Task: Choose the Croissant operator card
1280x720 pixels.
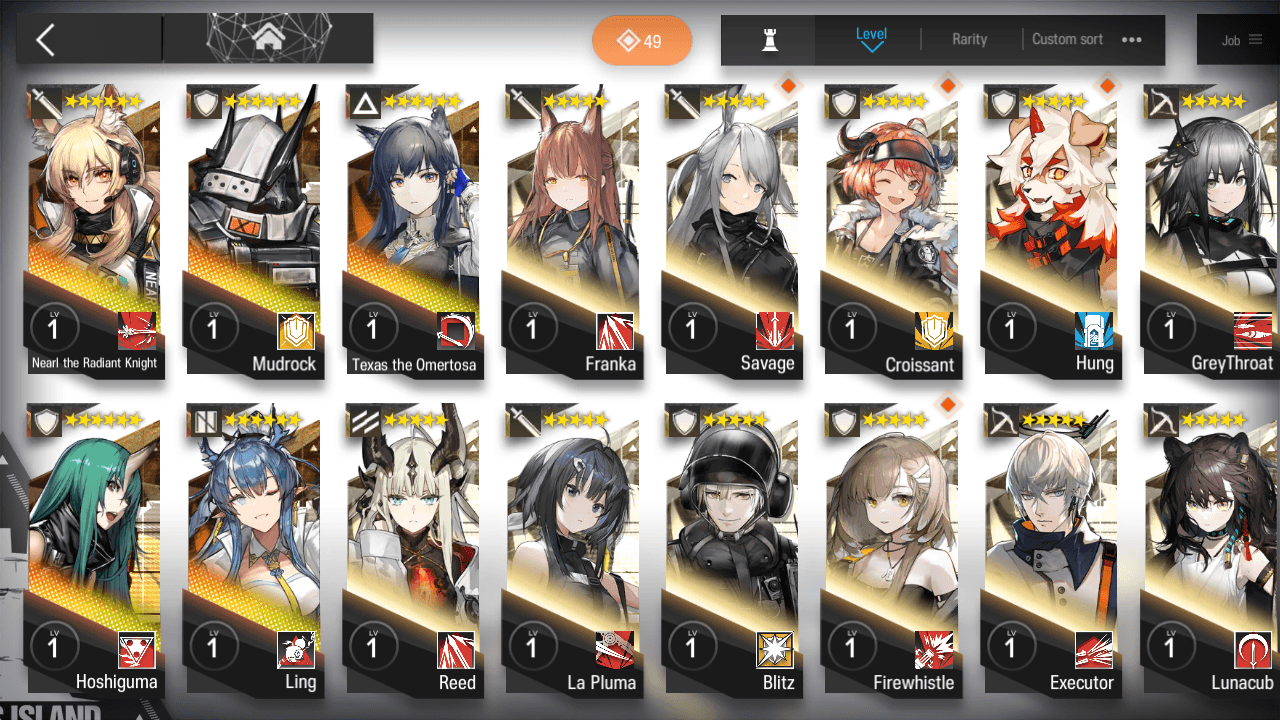Action: pyautogui.click(x=891, y=230)
